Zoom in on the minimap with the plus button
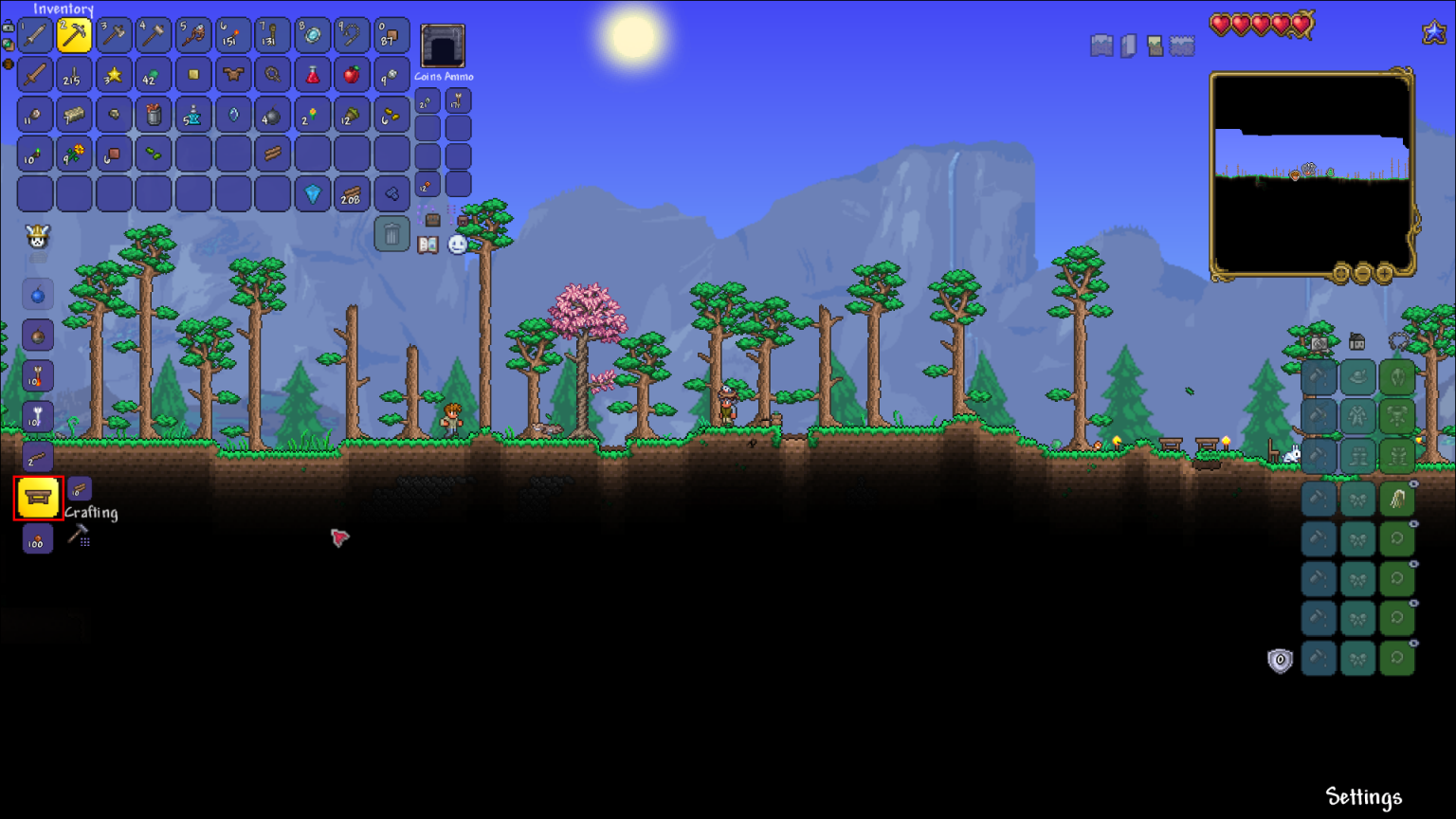 click(1384, 273)
